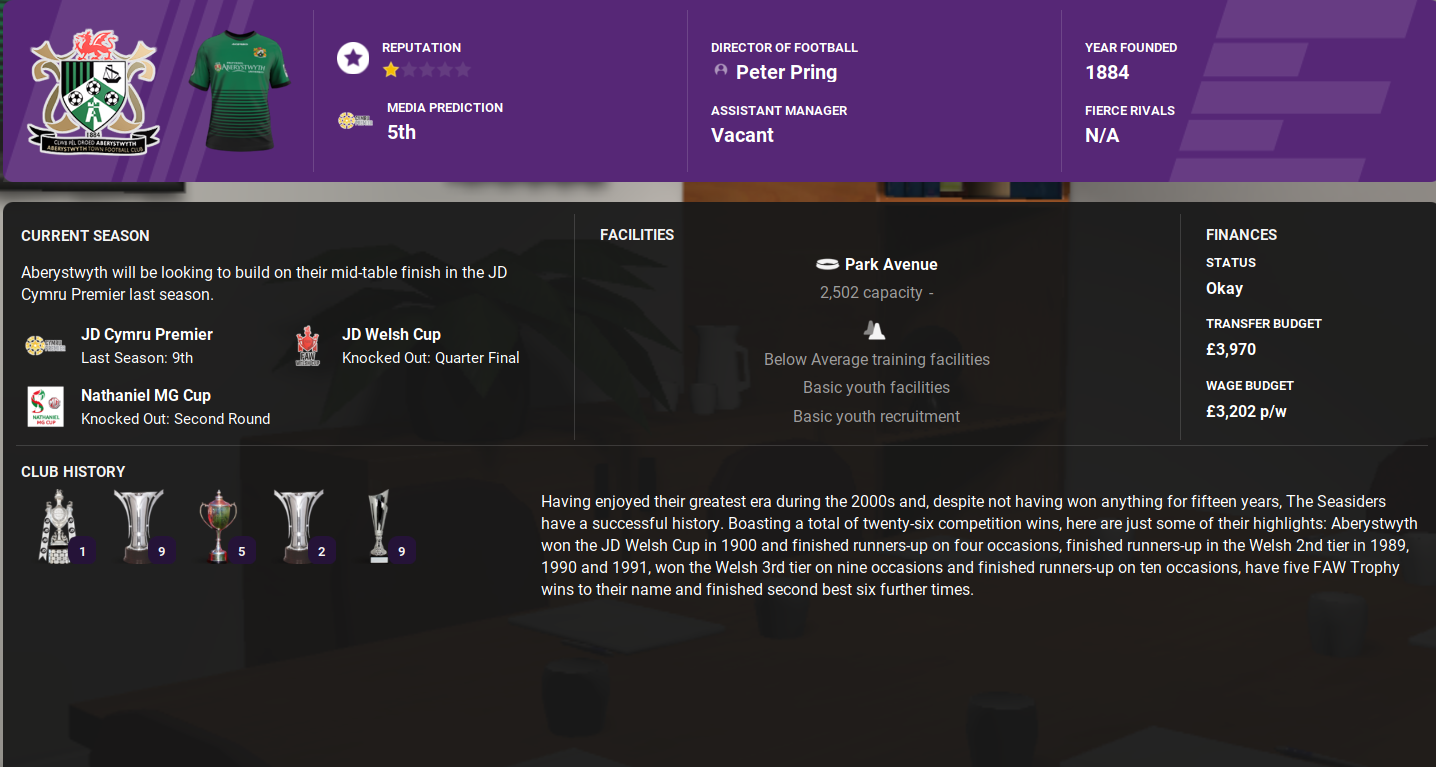This screenshot has height=767, width=1436.
Task: Select the reputation star icon in purple circle
Action: (x=352, y=58)
